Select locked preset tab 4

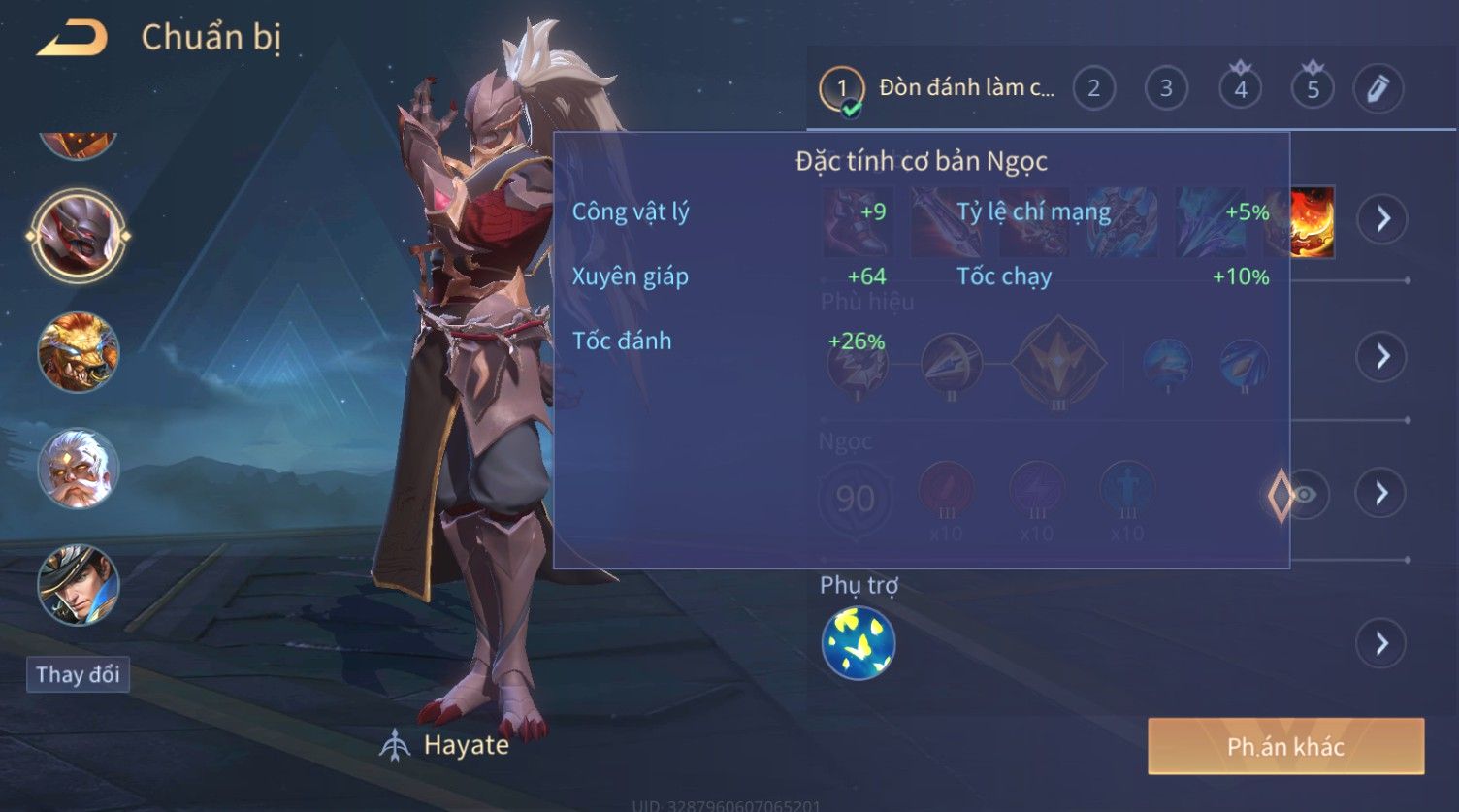(x=1240, y=89)
